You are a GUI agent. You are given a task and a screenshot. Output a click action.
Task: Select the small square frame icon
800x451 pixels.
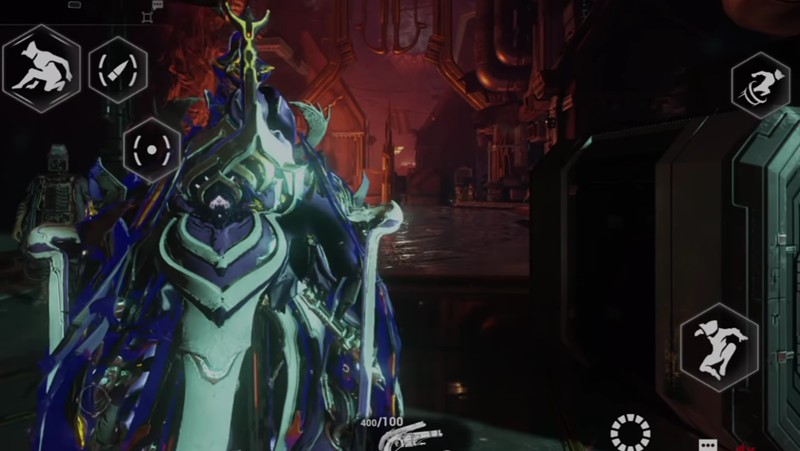tap(148, 17)
